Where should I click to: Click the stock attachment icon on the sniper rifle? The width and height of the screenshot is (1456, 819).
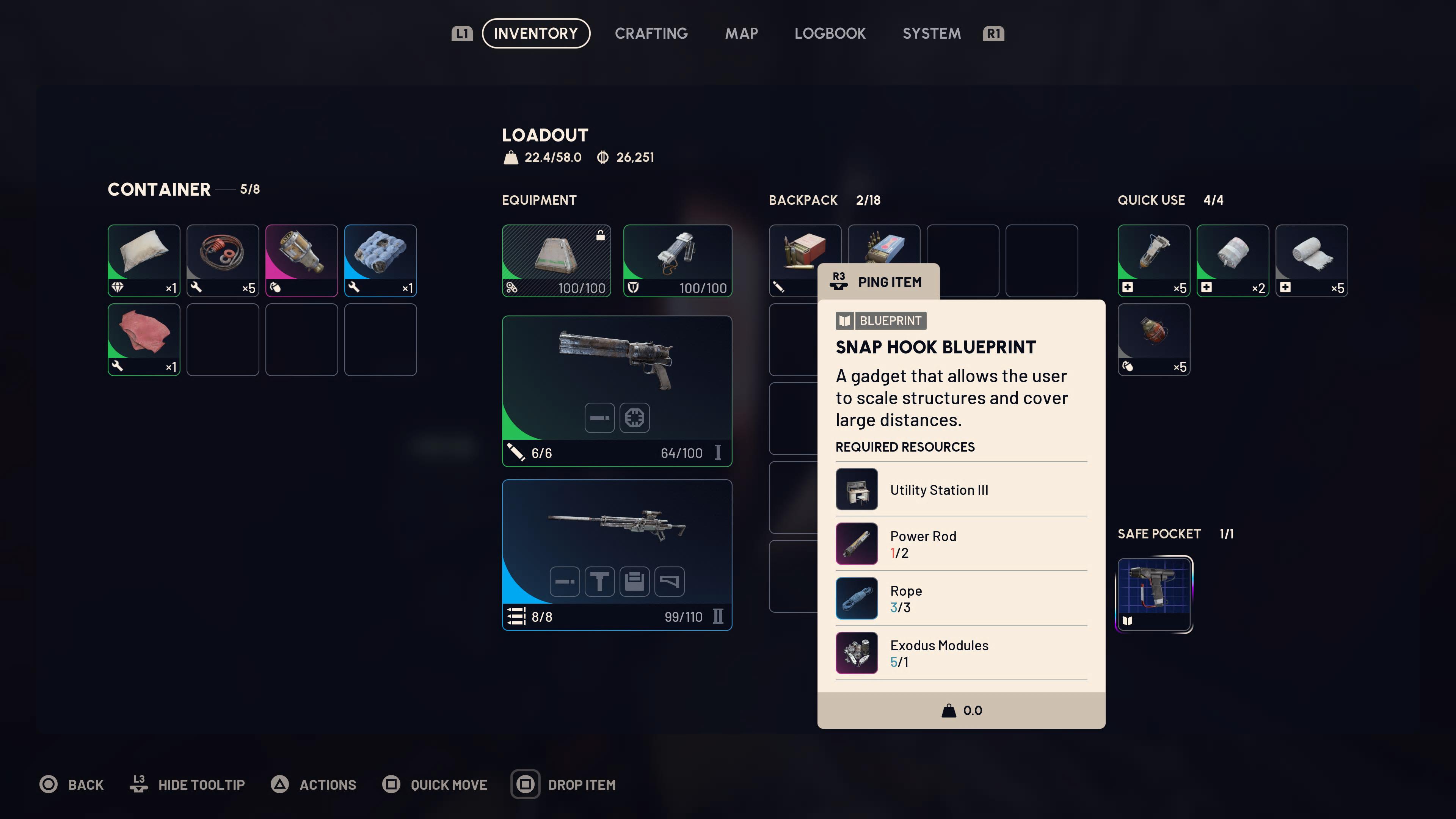point(670,581)
